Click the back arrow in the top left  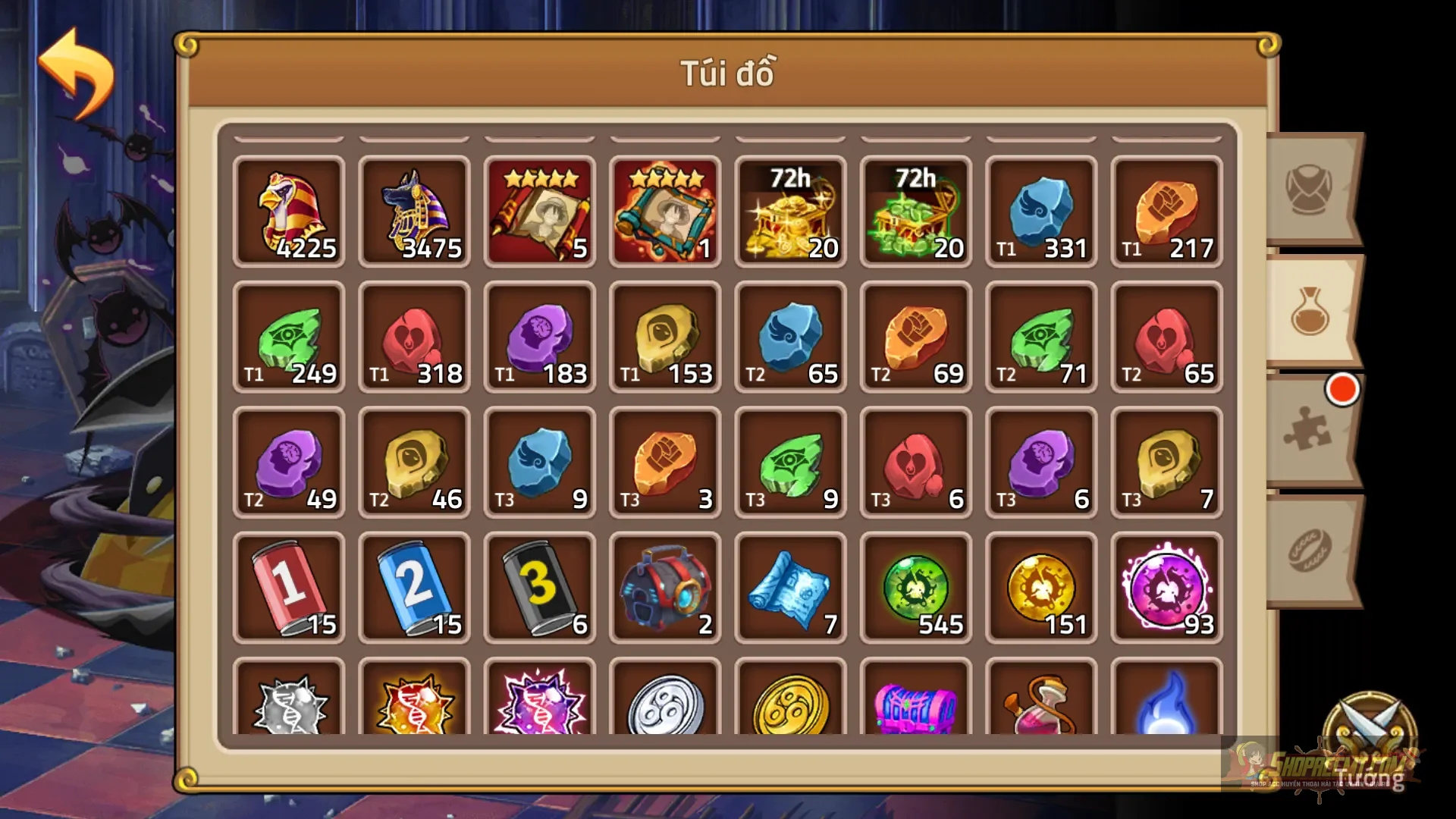pos(76,72)
